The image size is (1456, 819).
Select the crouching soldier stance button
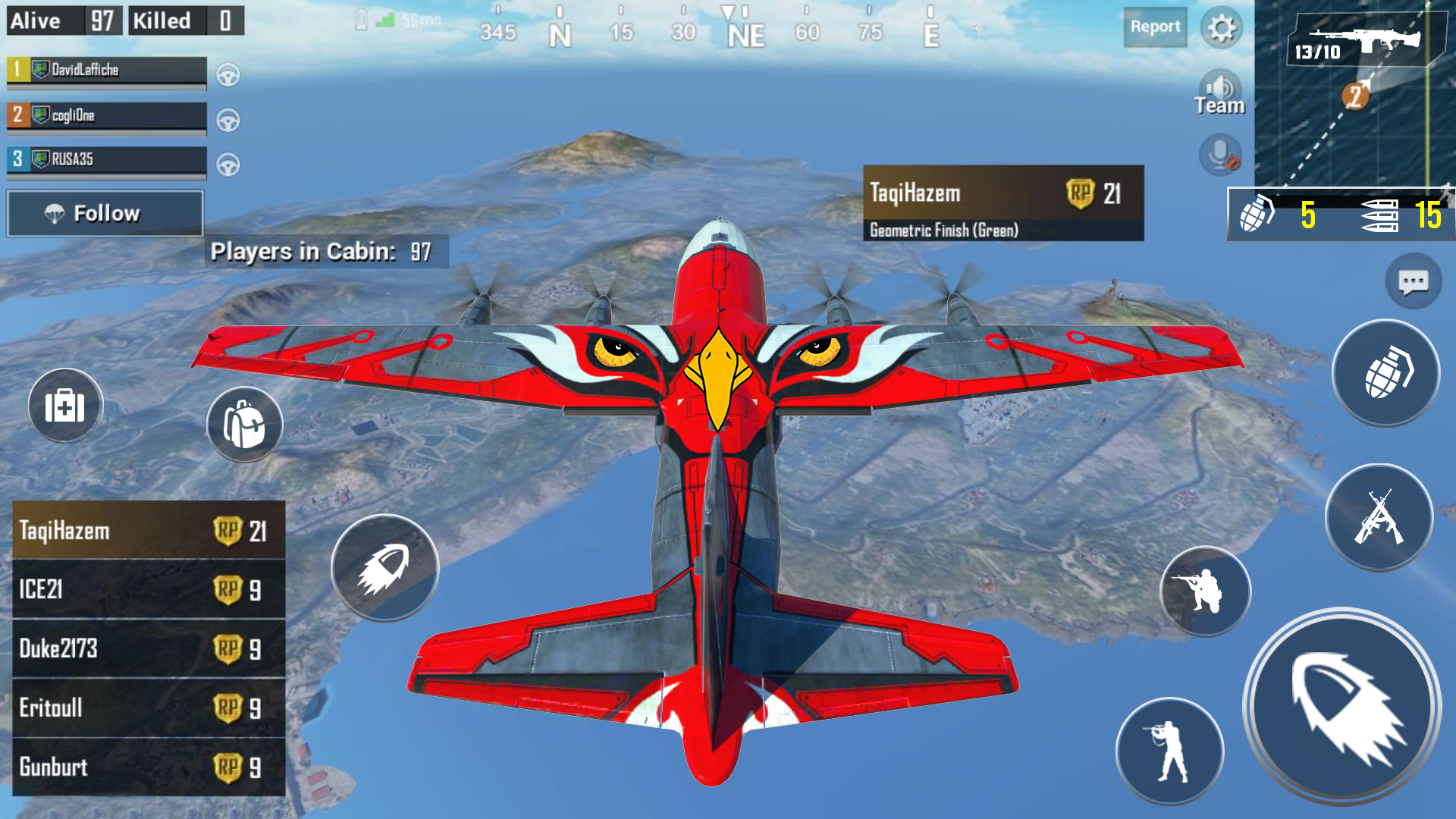(1204, 591)
